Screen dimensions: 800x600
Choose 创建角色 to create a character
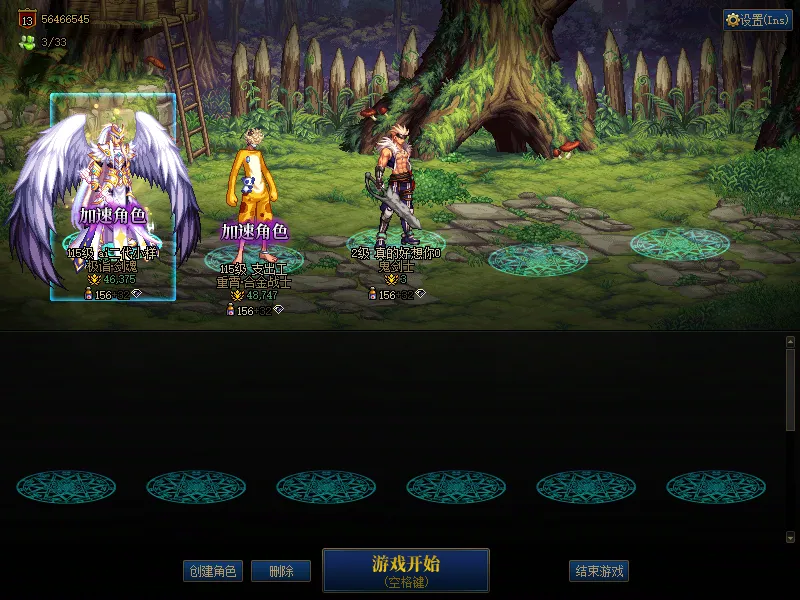[x=213, y=571]
